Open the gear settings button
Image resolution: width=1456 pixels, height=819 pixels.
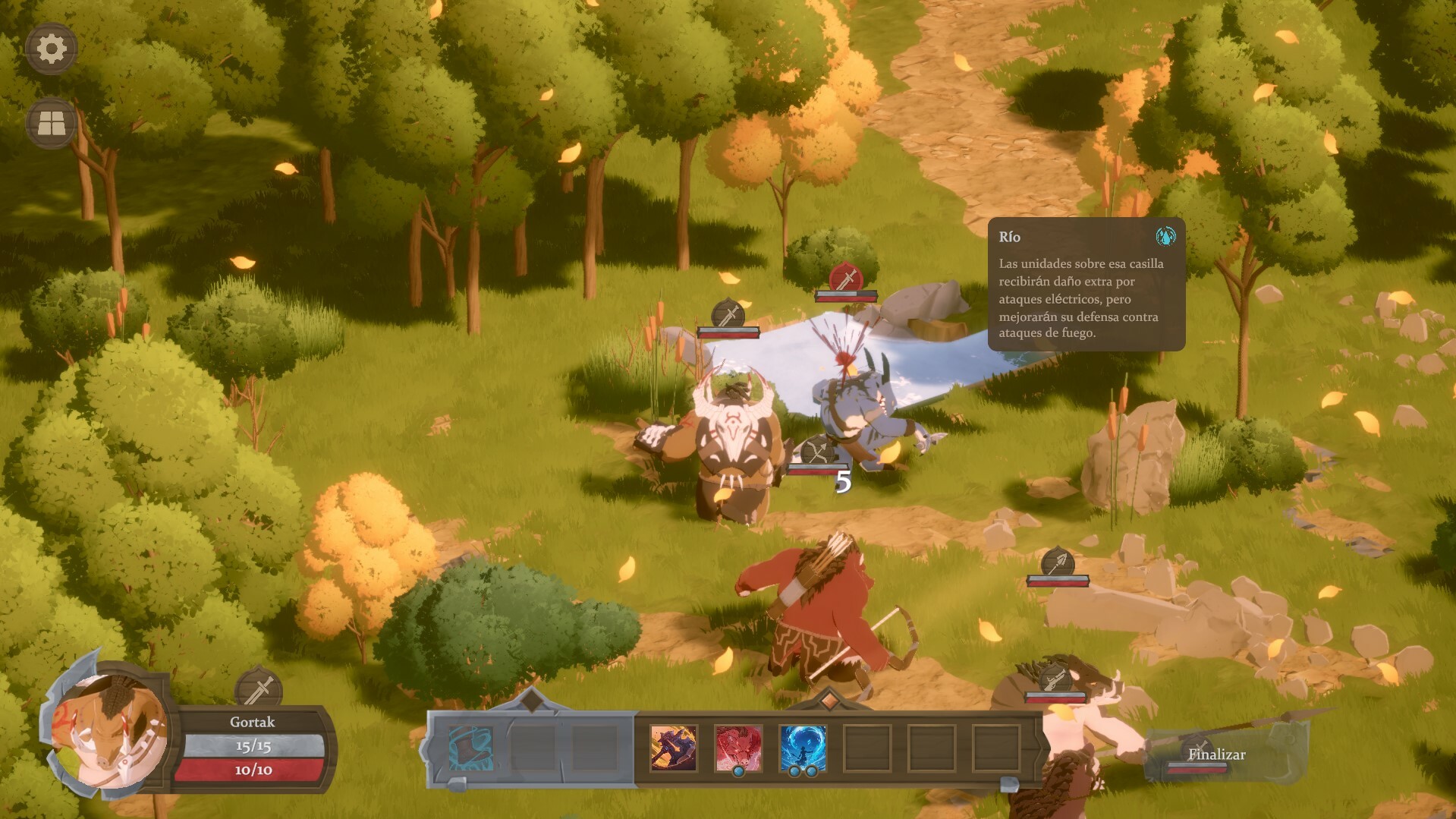(52, 49)
